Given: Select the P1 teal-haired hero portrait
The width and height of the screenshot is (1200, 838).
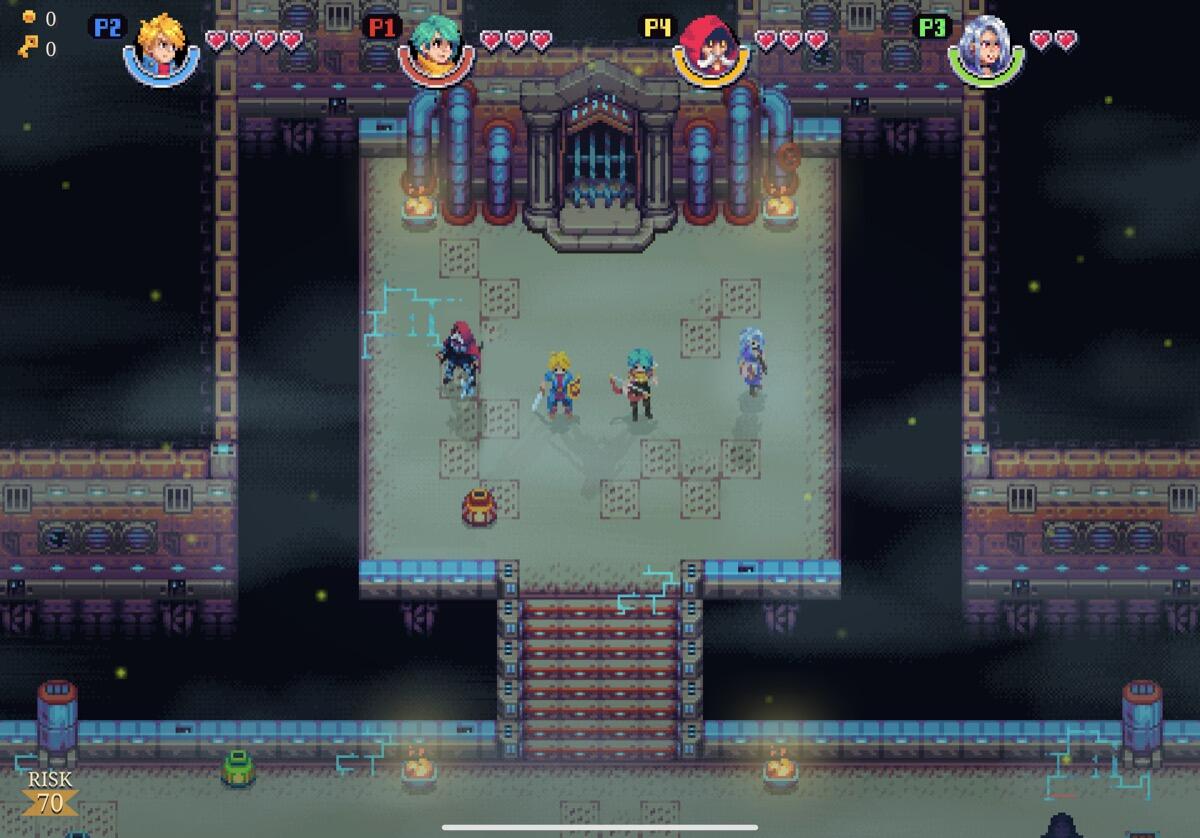Looking at the screenshot, I should tap(436, 48).
